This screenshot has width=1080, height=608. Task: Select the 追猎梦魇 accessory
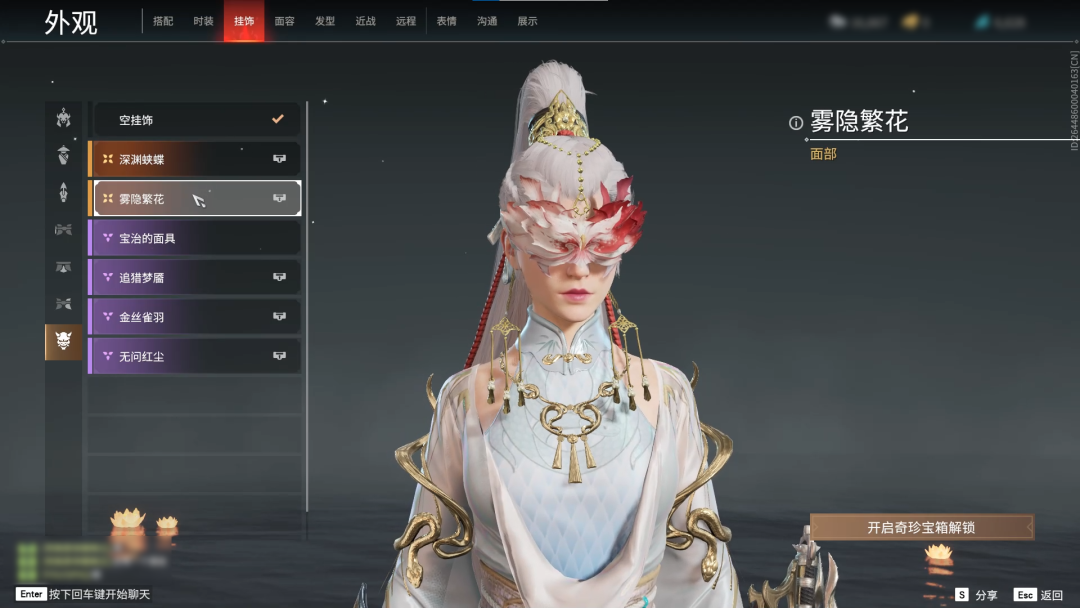tap(196, 277)
